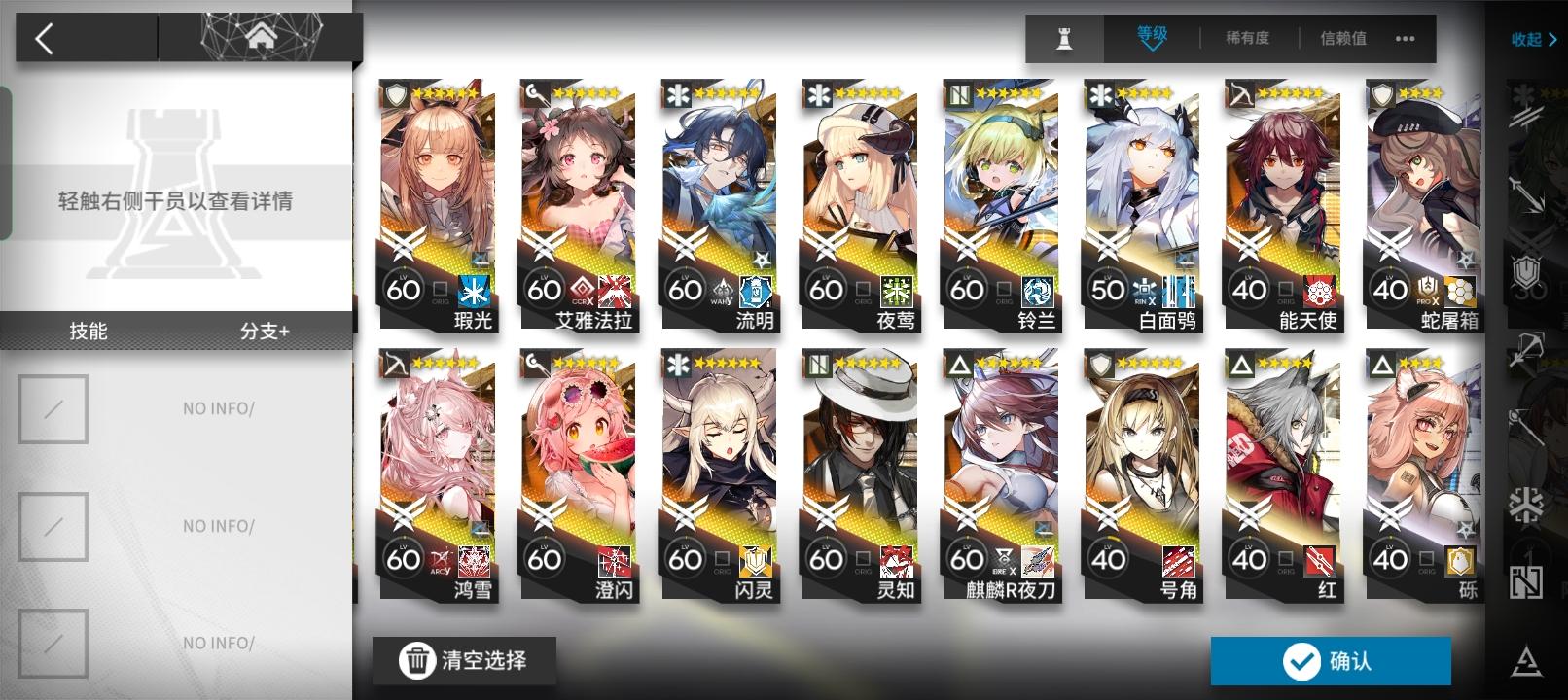Select the Guard class filter icon
Image resolution: width=1568 pixels, height=700 pixels.
pyautogui.click(x=1525, y=196)
